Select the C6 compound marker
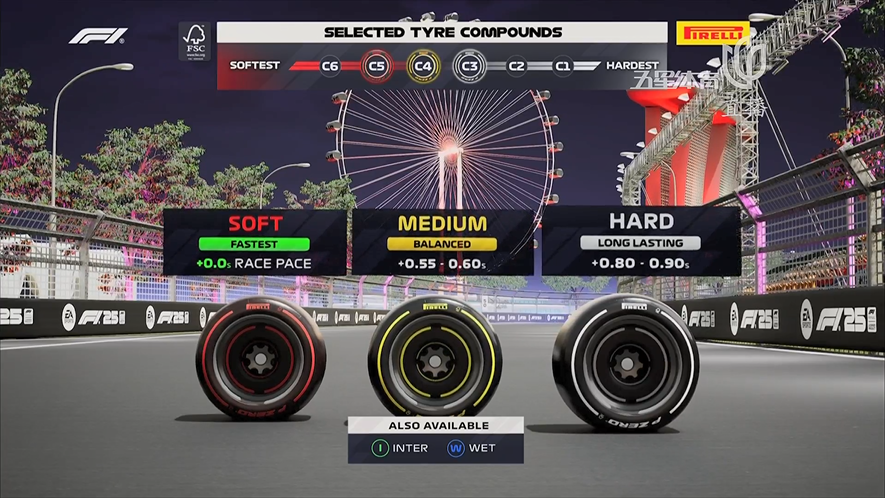Viewport: 885px width, 498px height. pos(331,65)
